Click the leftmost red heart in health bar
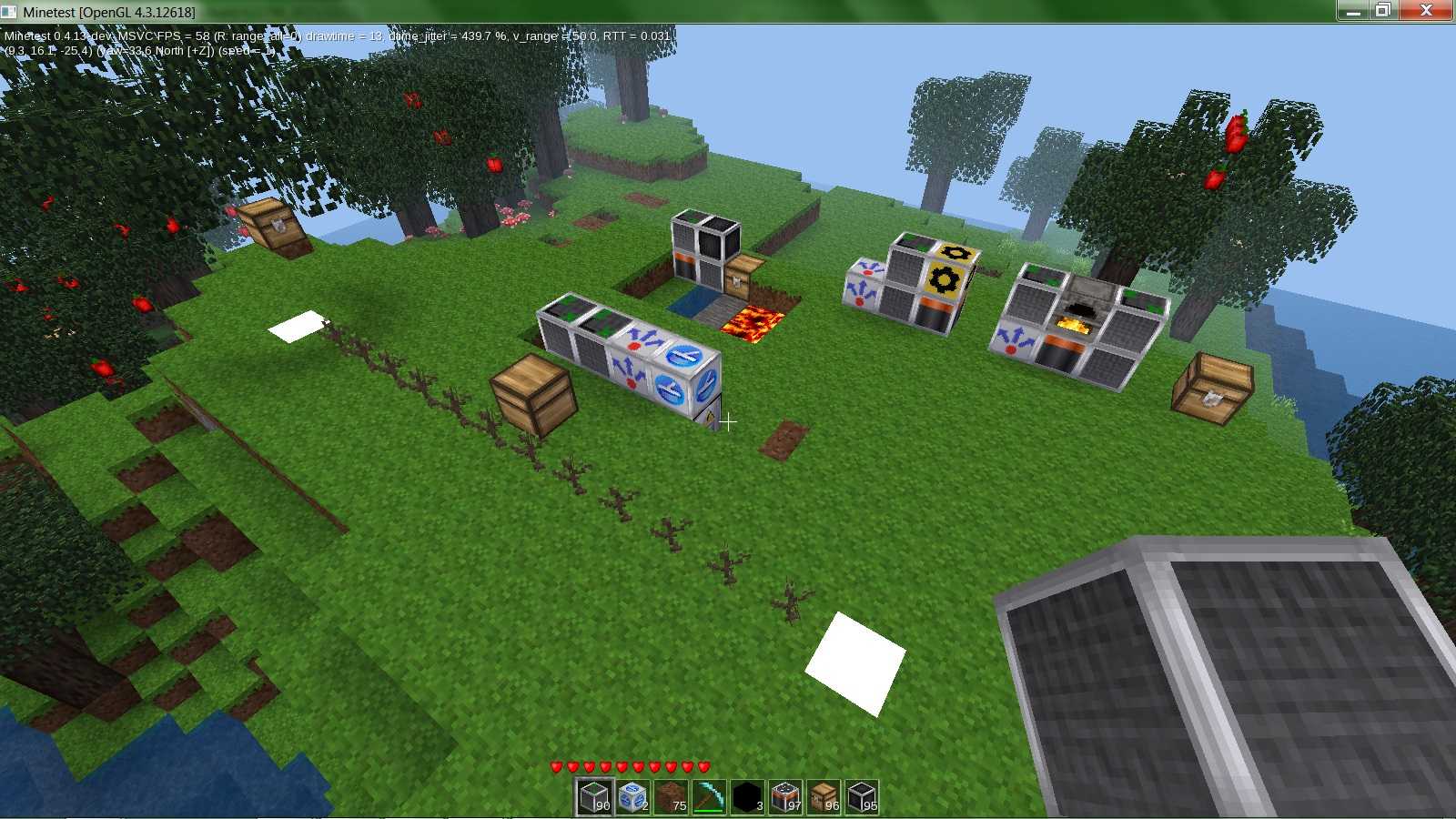Screen dimensions: 1456x819 point(555,767)
